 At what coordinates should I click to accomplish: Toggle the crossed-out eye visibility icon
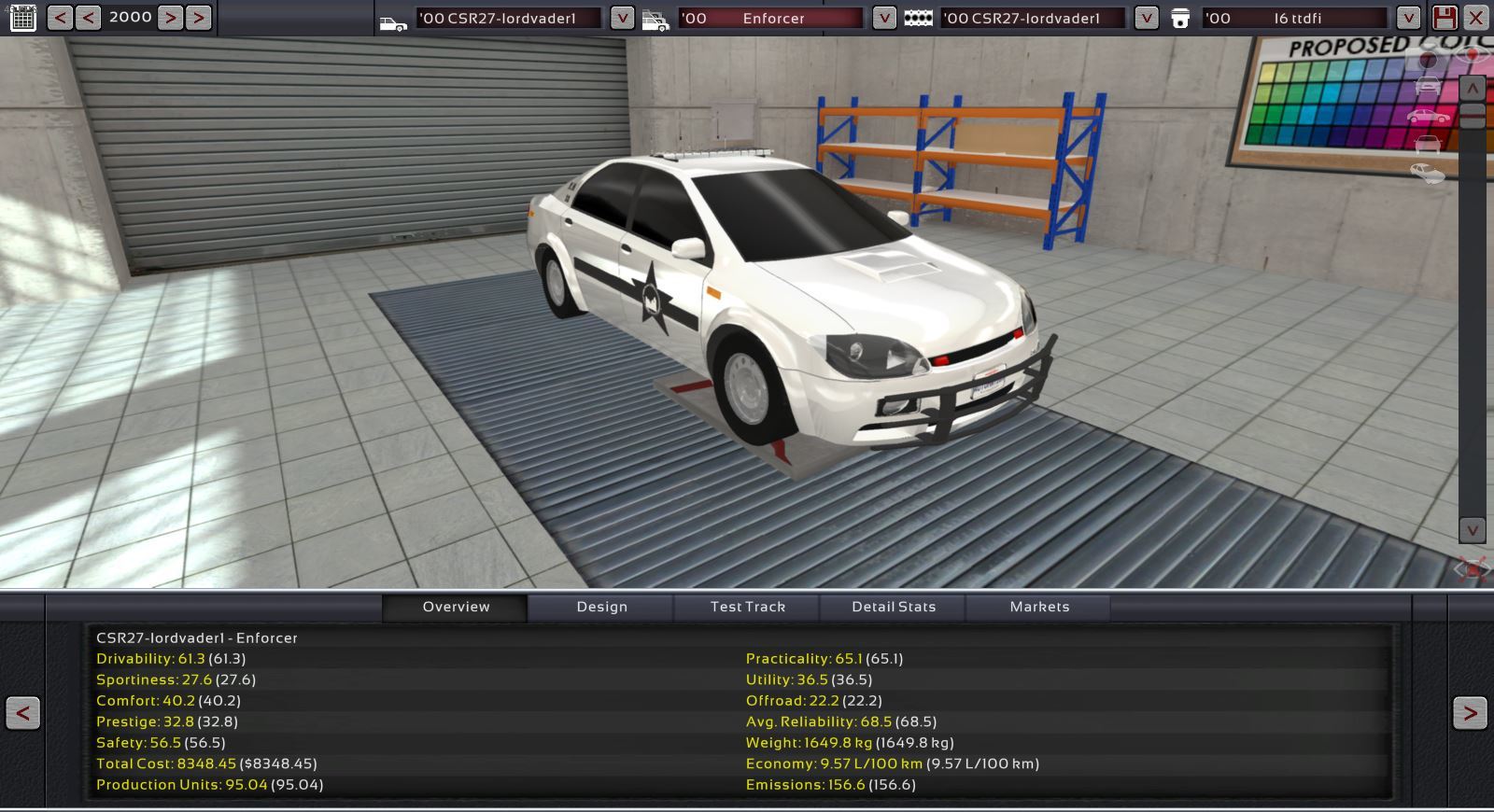[x=1471, y=568]
